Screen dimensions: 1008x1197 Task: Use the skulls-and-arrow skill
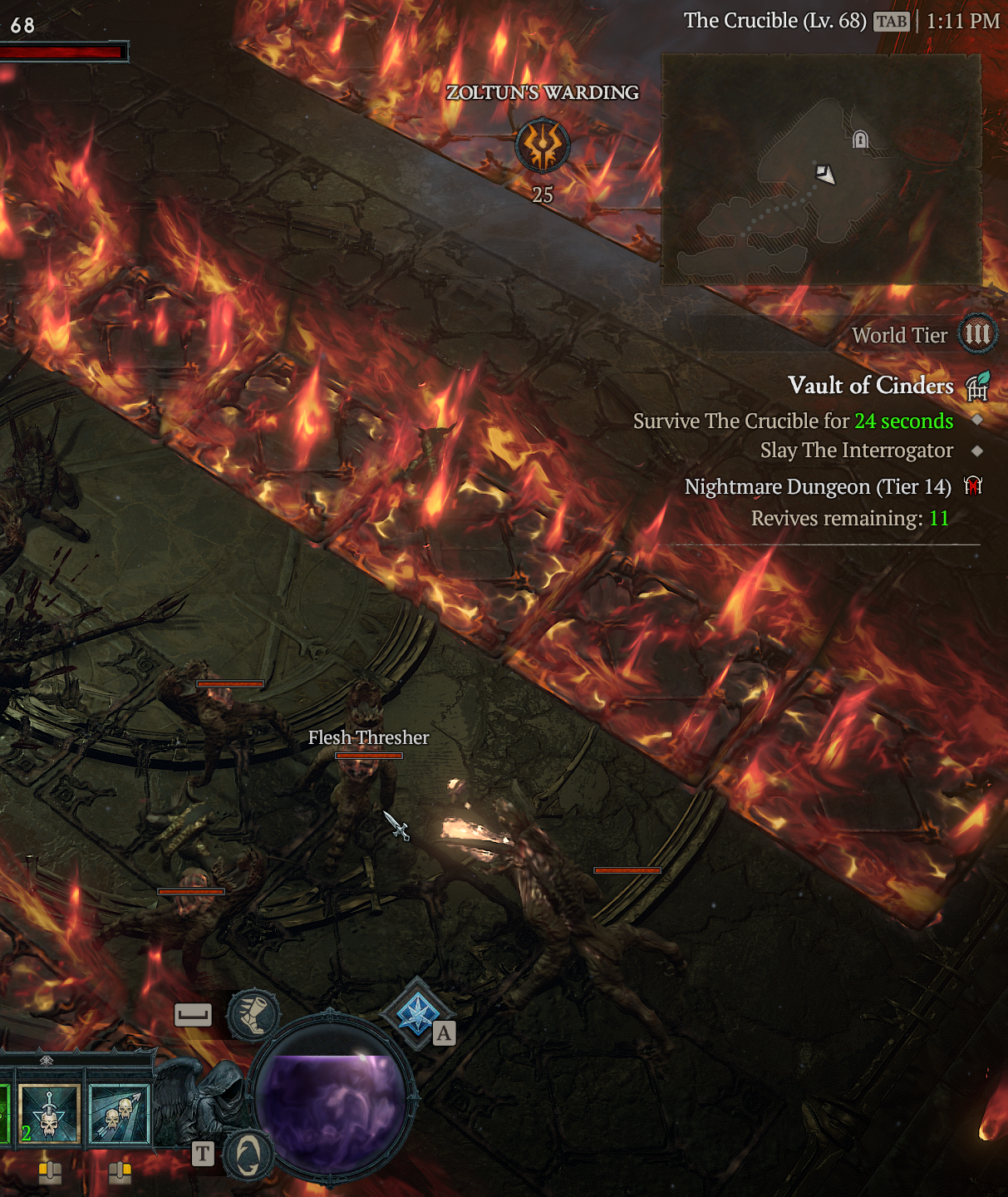point(119,1114)
